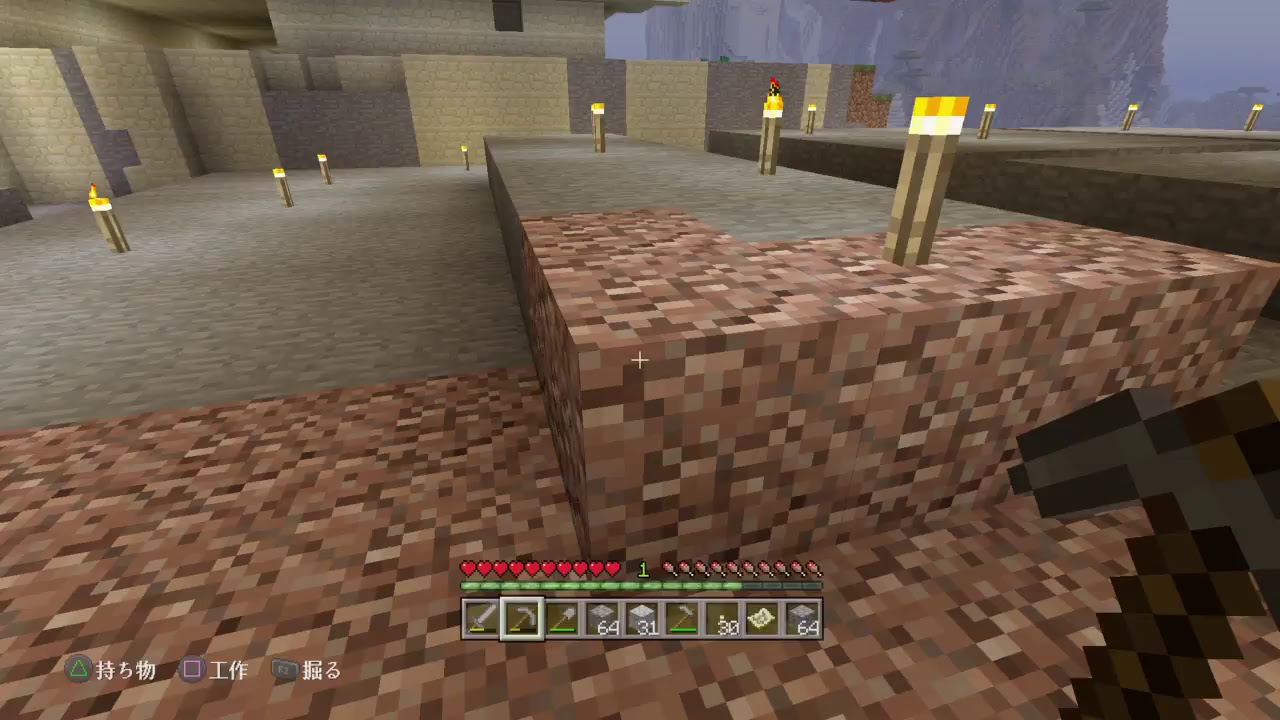
Task: Click the touchpad icon beside 掘る
Action: [285, 671]
